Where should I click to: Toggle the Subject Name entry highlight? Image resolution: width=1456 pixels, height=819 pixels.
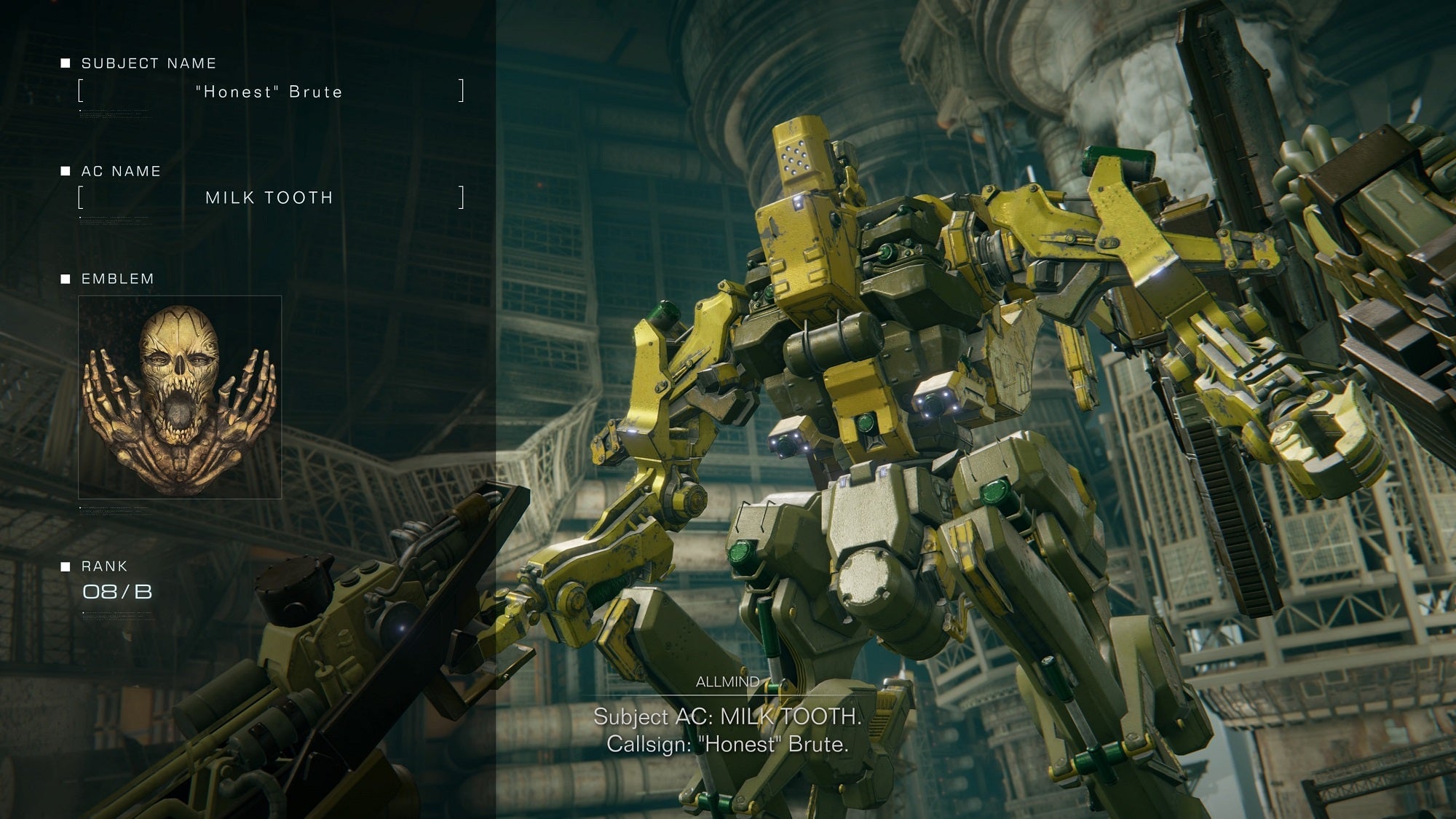(269, 92)
